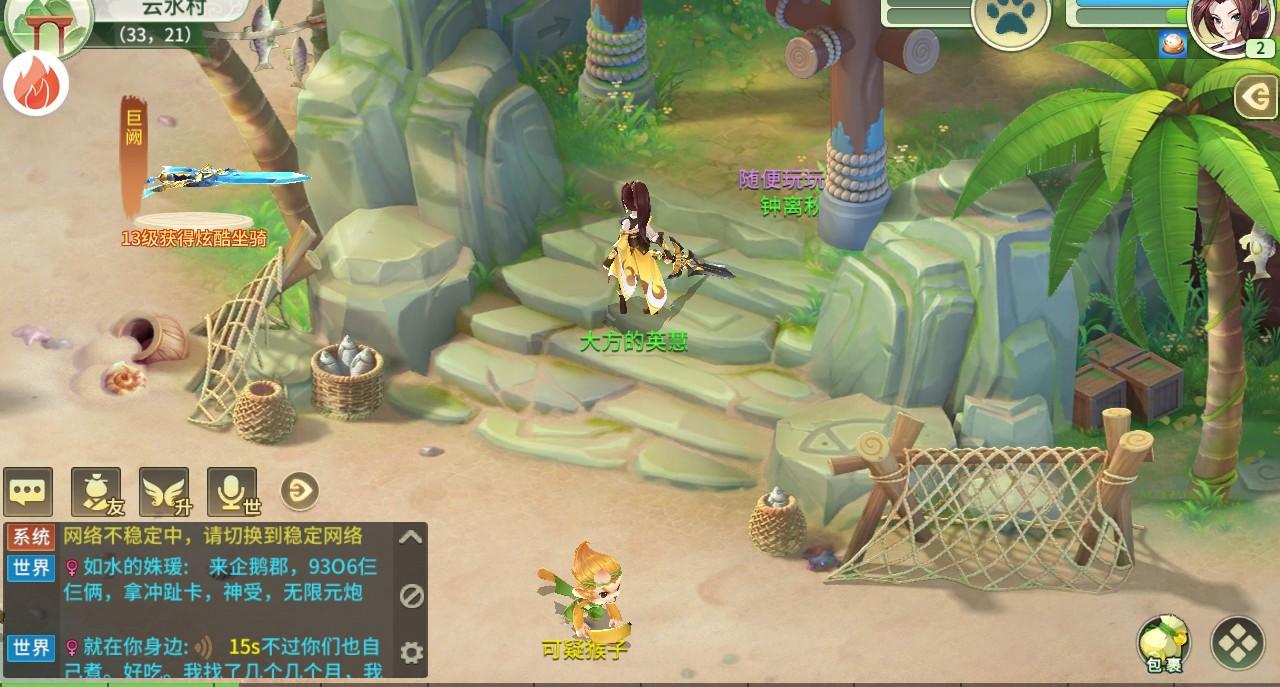Image resolution: width=1280 pixels, height=687 pixels.
Task: Open the wings upgrade 升 button
Action: tap(164, 491)
